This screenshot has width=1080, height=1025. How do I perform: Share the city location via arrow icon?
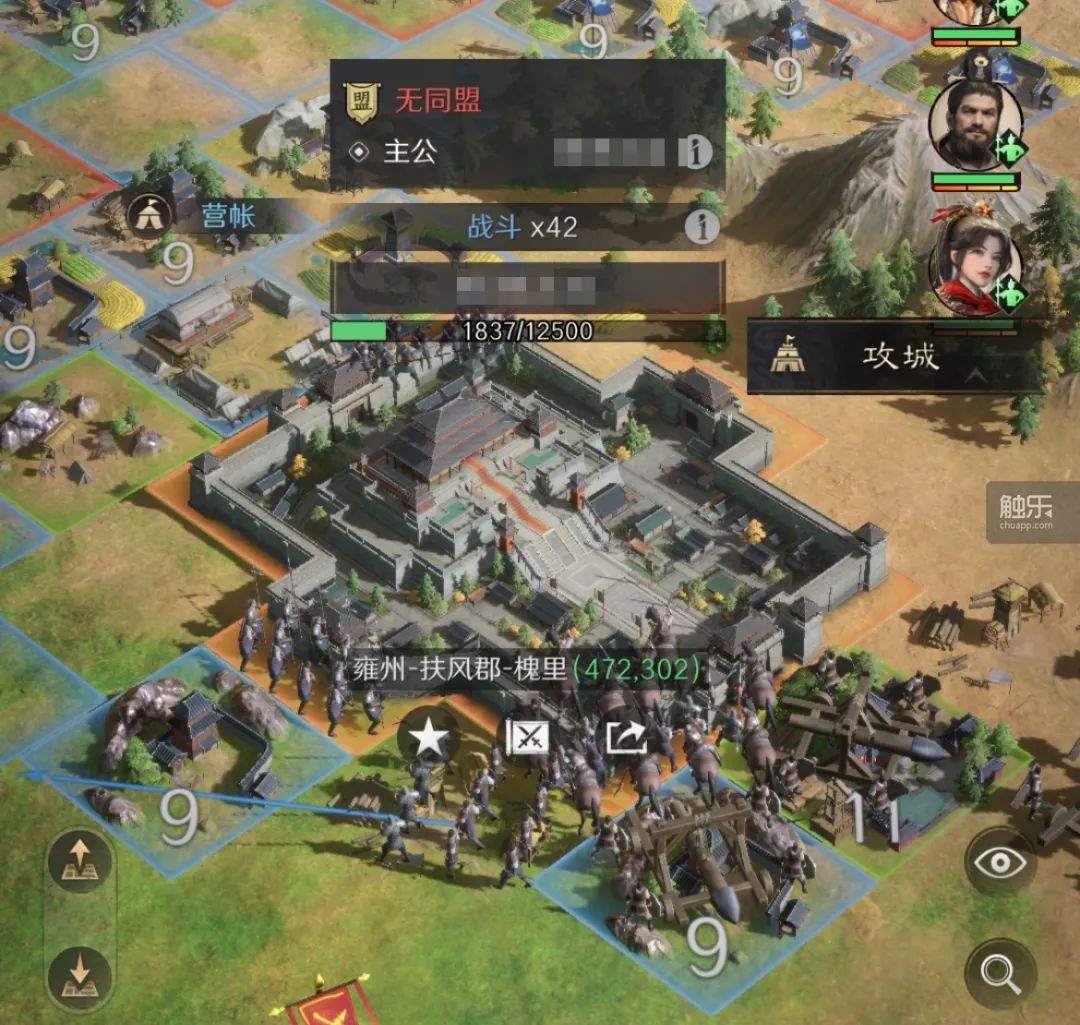point(627,739)
